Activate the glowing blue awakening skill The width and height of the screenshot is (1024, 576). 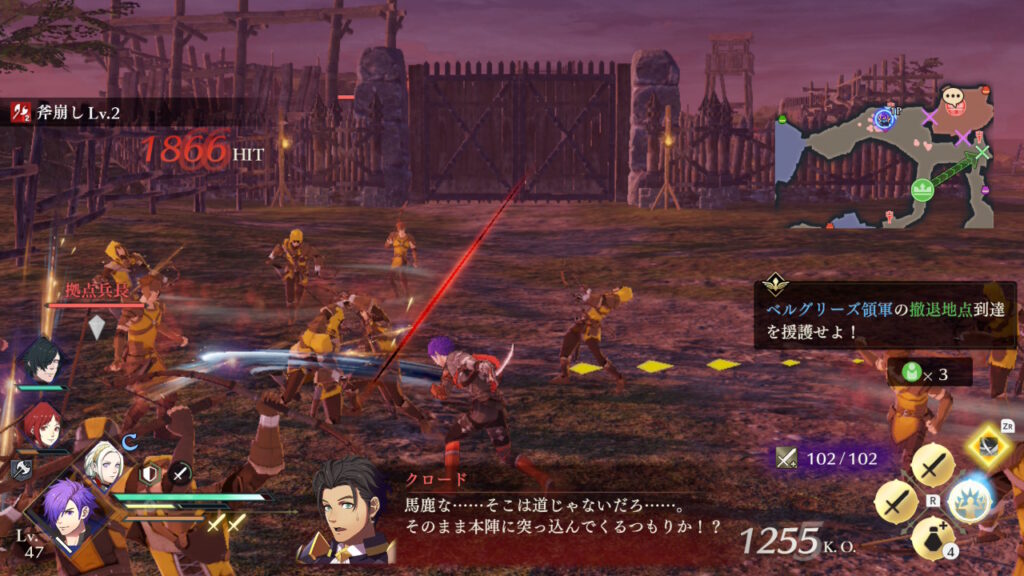[x=968, y=498]
